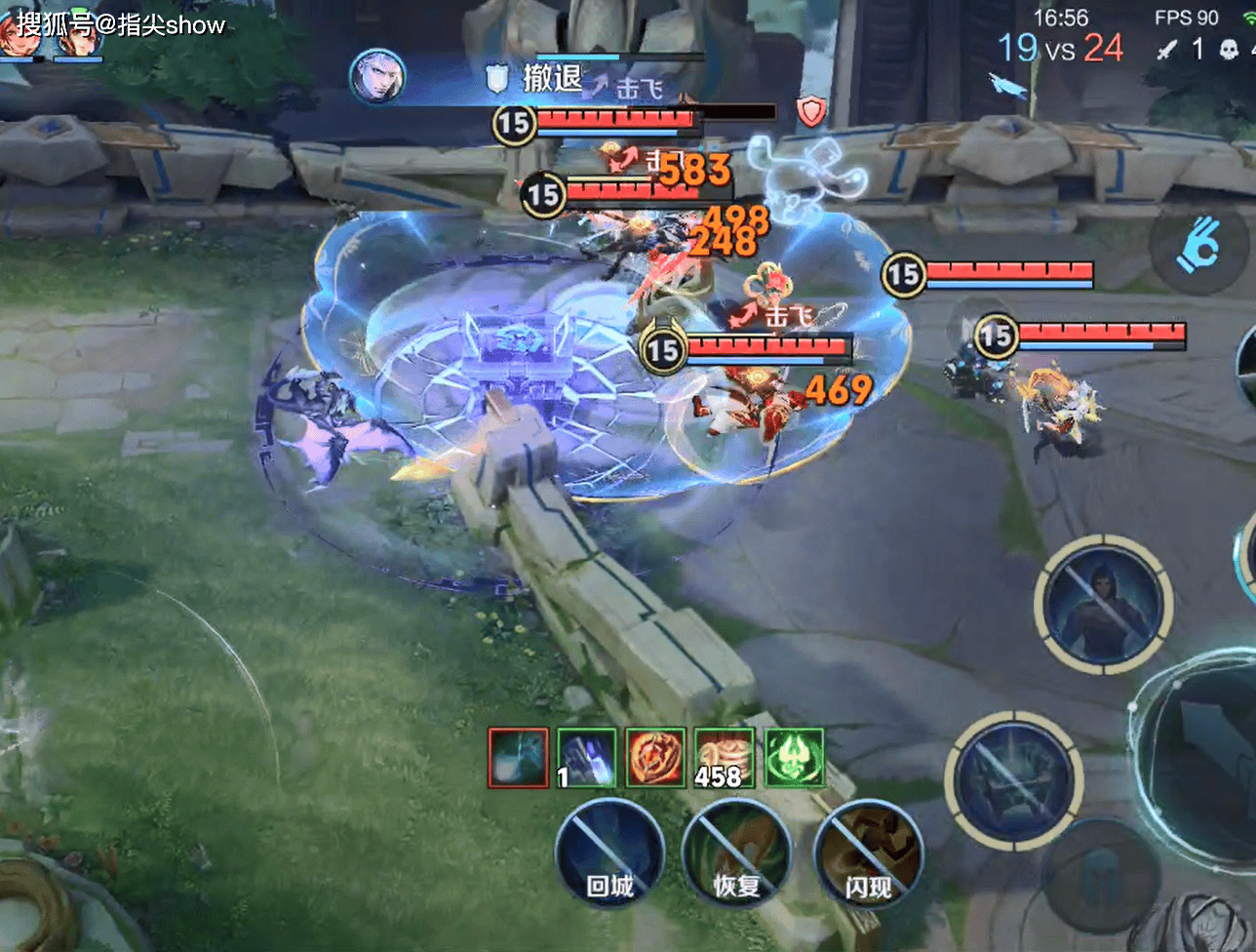
Task: Select the white-haired hero portrait
Action: coord(377,76)
